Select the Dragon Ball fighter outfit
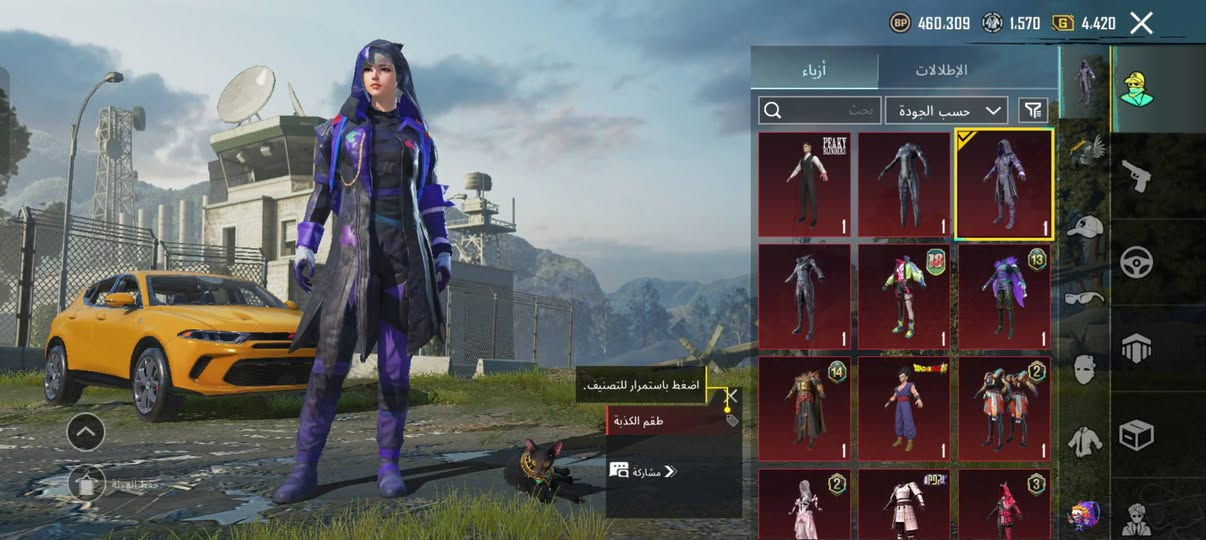 tap(904, 408)
